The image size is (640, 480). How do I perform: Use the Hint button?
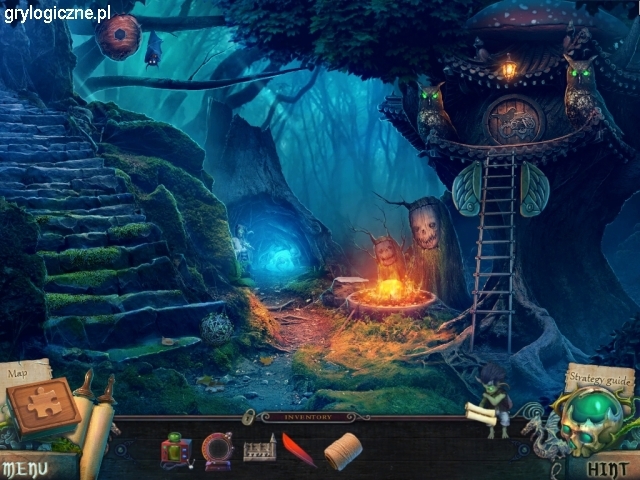tap(607, 467)
